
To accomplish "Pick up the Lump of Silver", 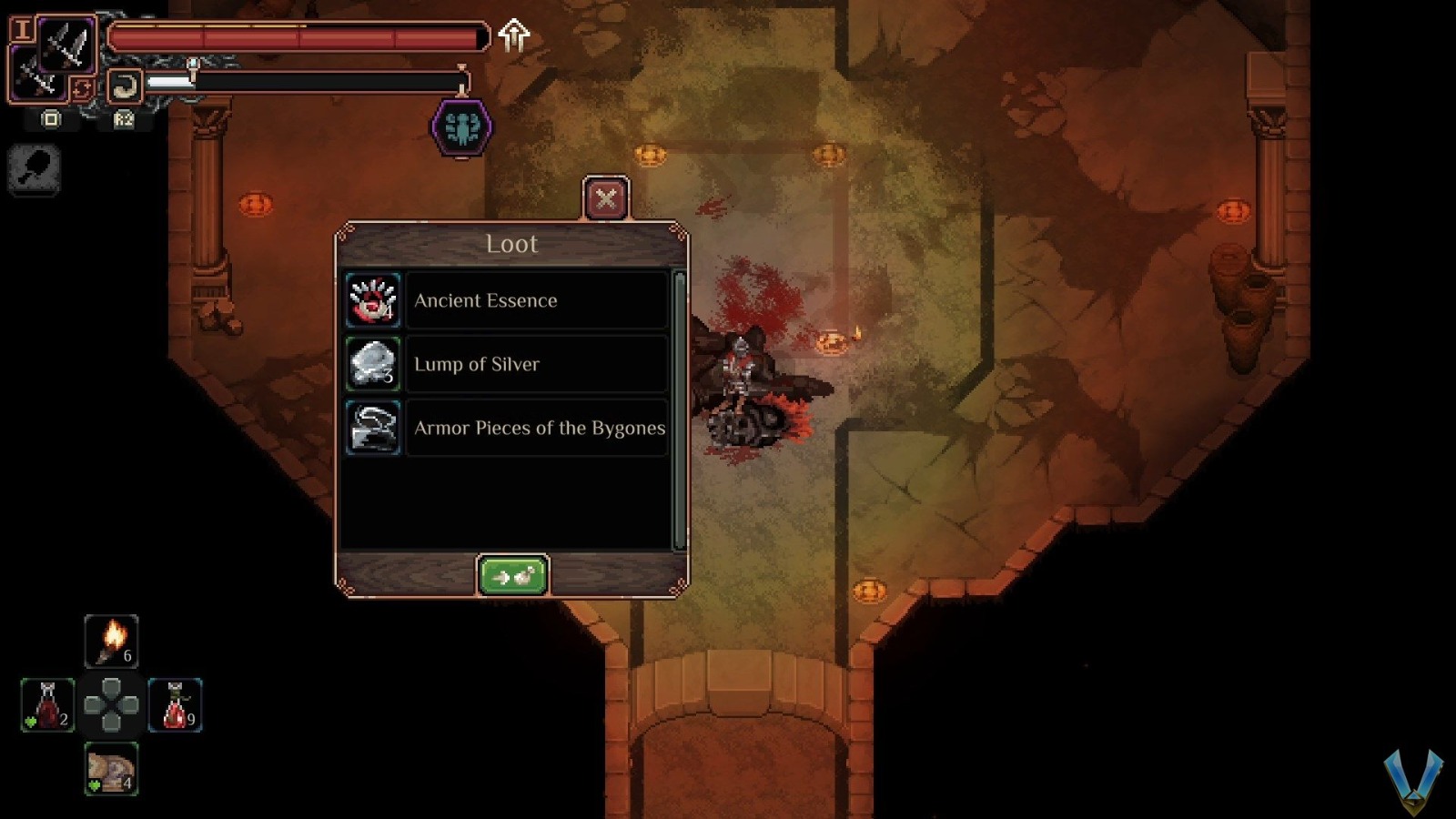I will 507,364.
